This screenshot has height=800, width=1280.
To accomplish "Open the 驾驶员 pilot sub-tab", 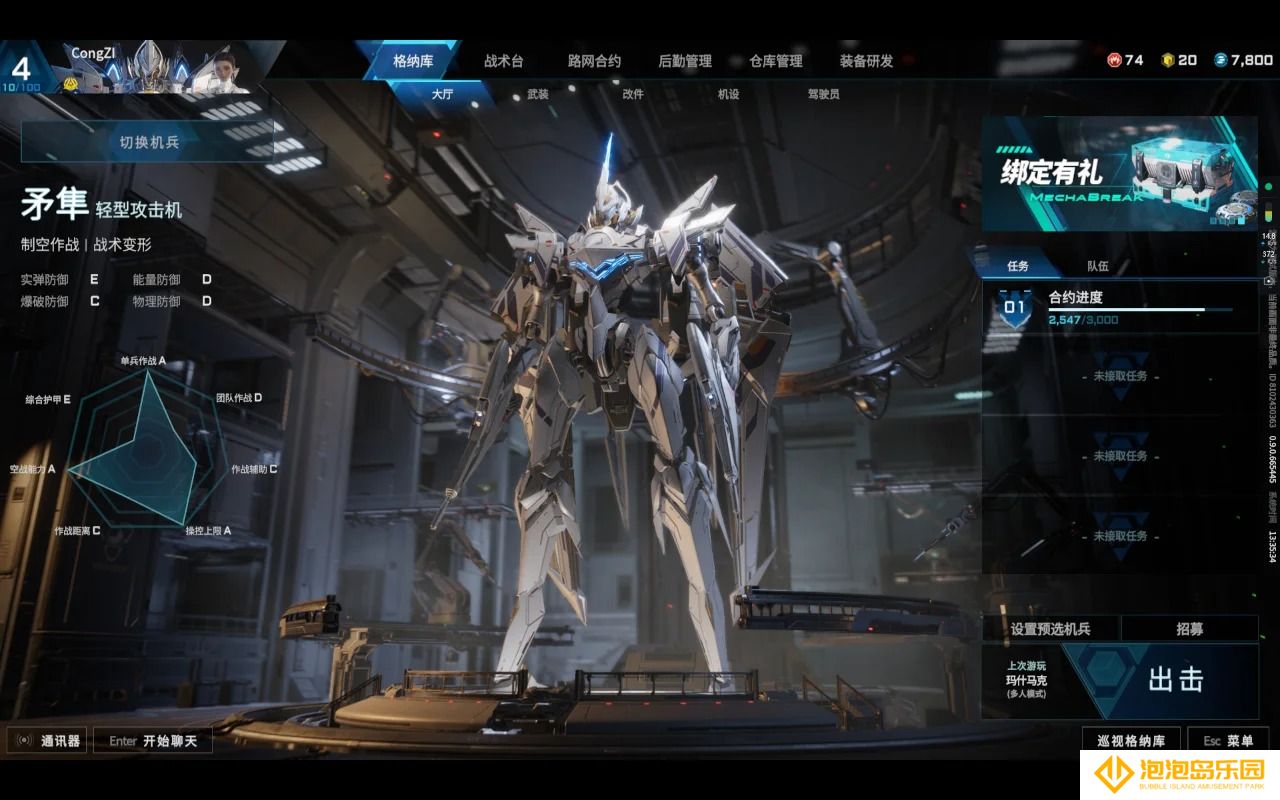I will click(x=823, y=94).
